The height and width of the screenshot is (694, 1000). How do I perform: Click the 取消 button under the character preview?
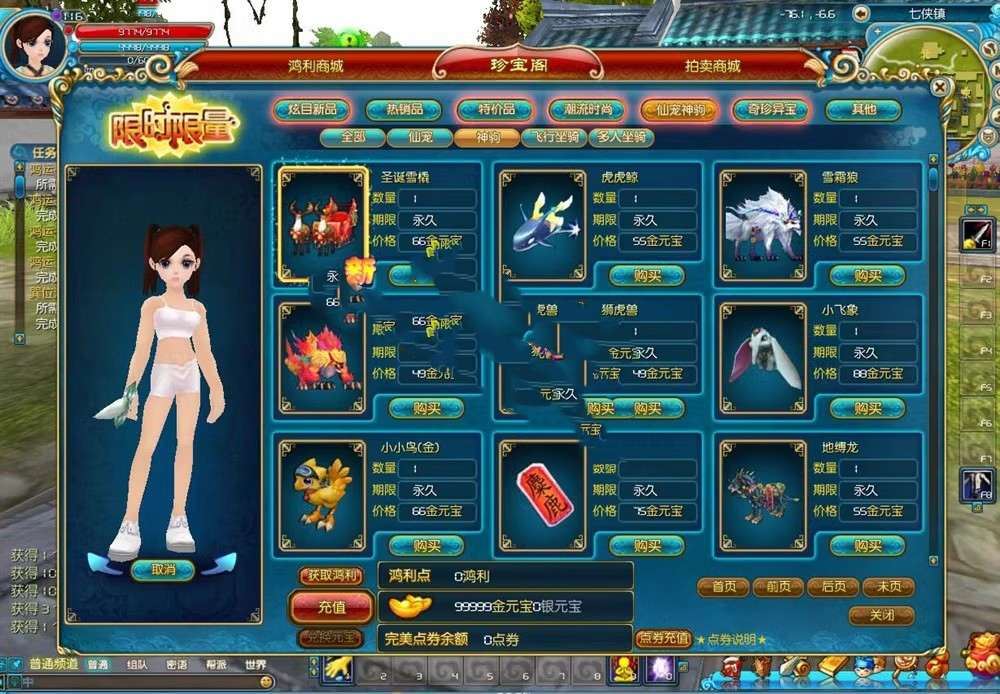(x=162, y=569)
